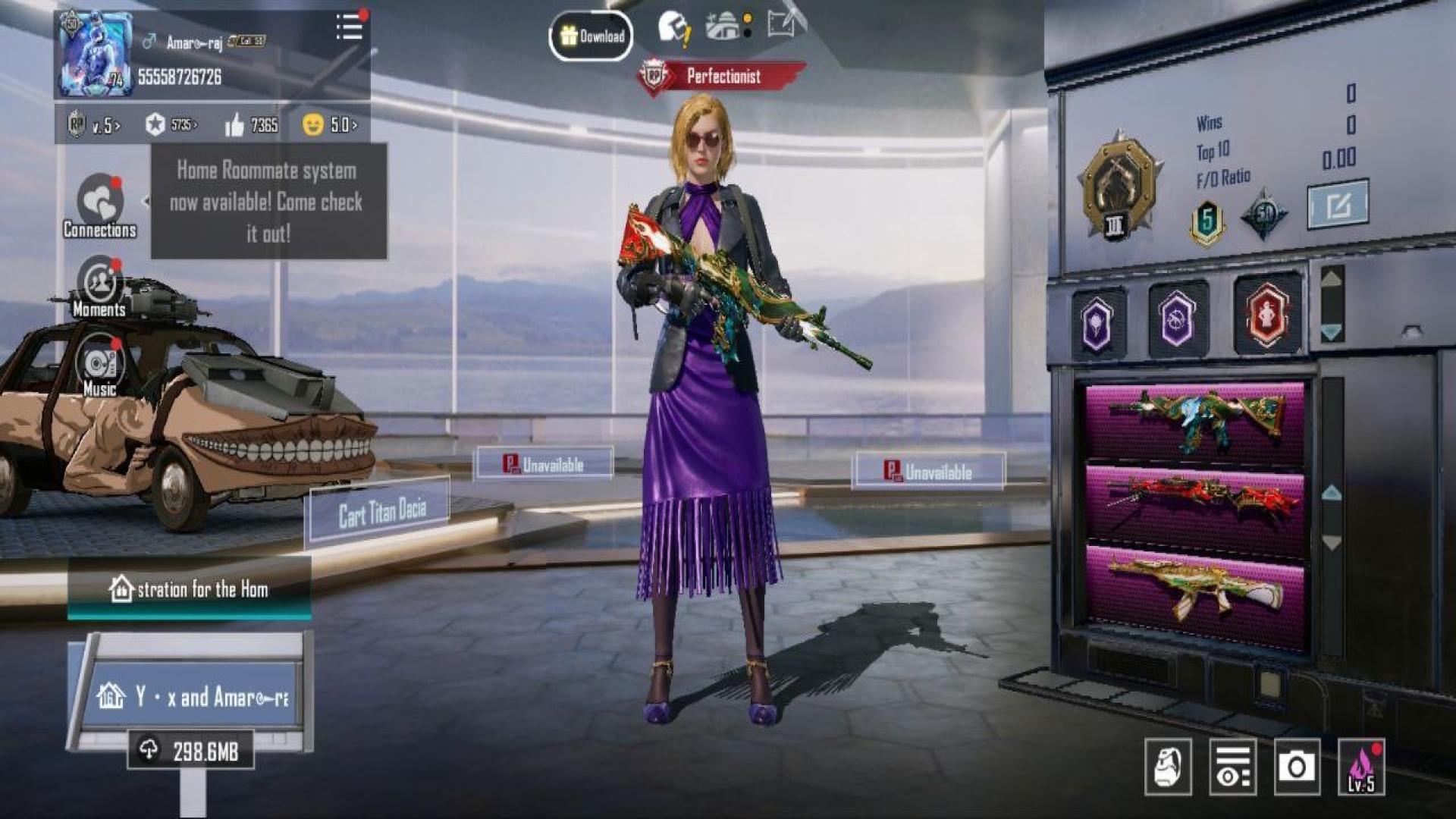Open the Download gift button

pyautogui.click(x=591, y=36)
